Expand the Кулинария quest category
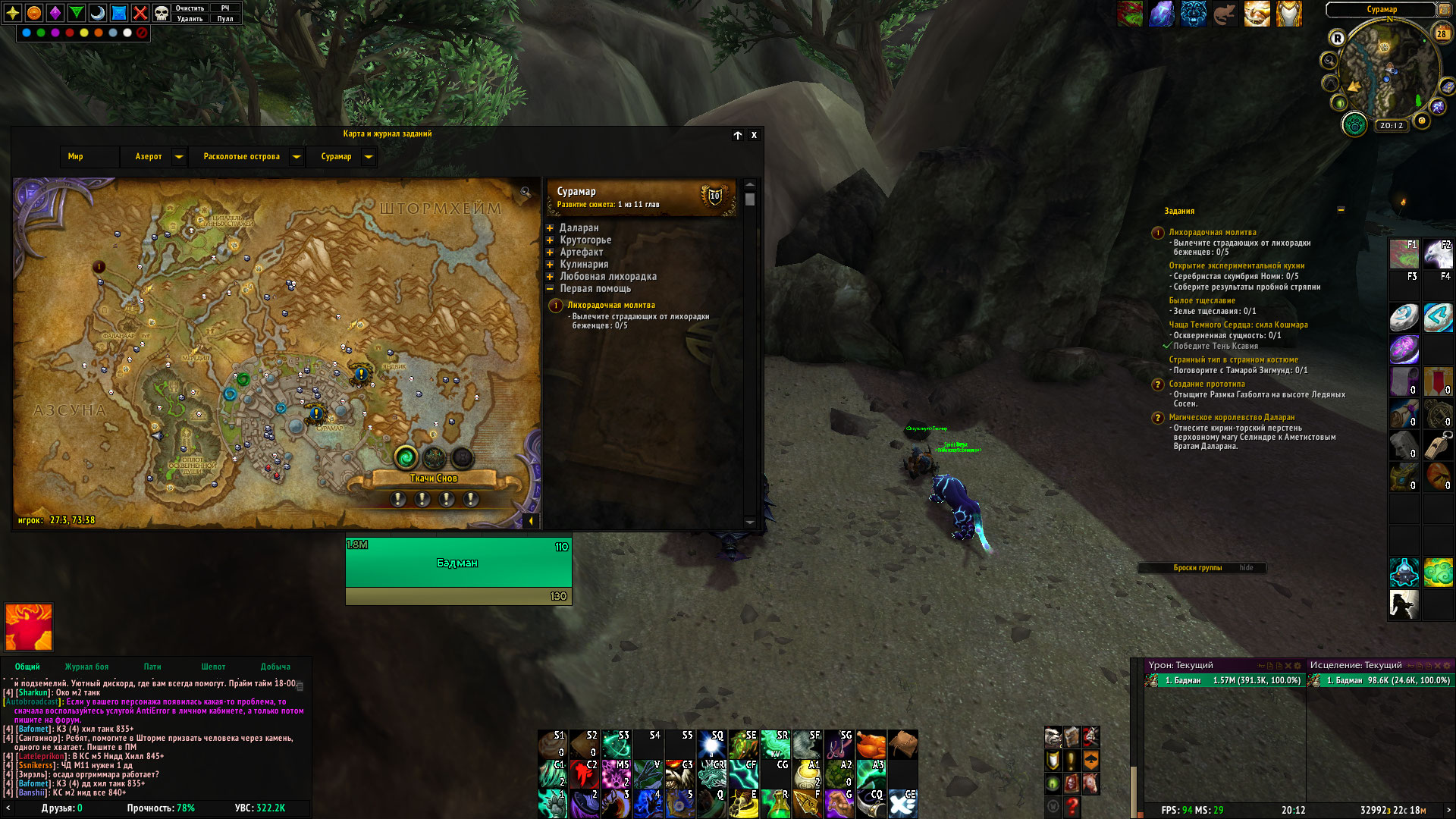The image size is (1456, 819). tap(551, 265)
